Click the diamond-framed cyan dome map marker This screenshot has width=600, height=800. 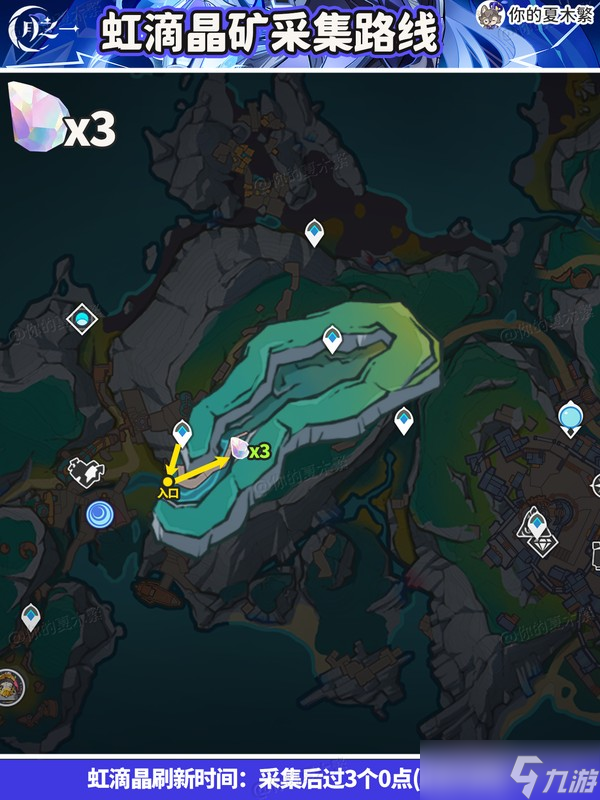(x=80, y=320)
